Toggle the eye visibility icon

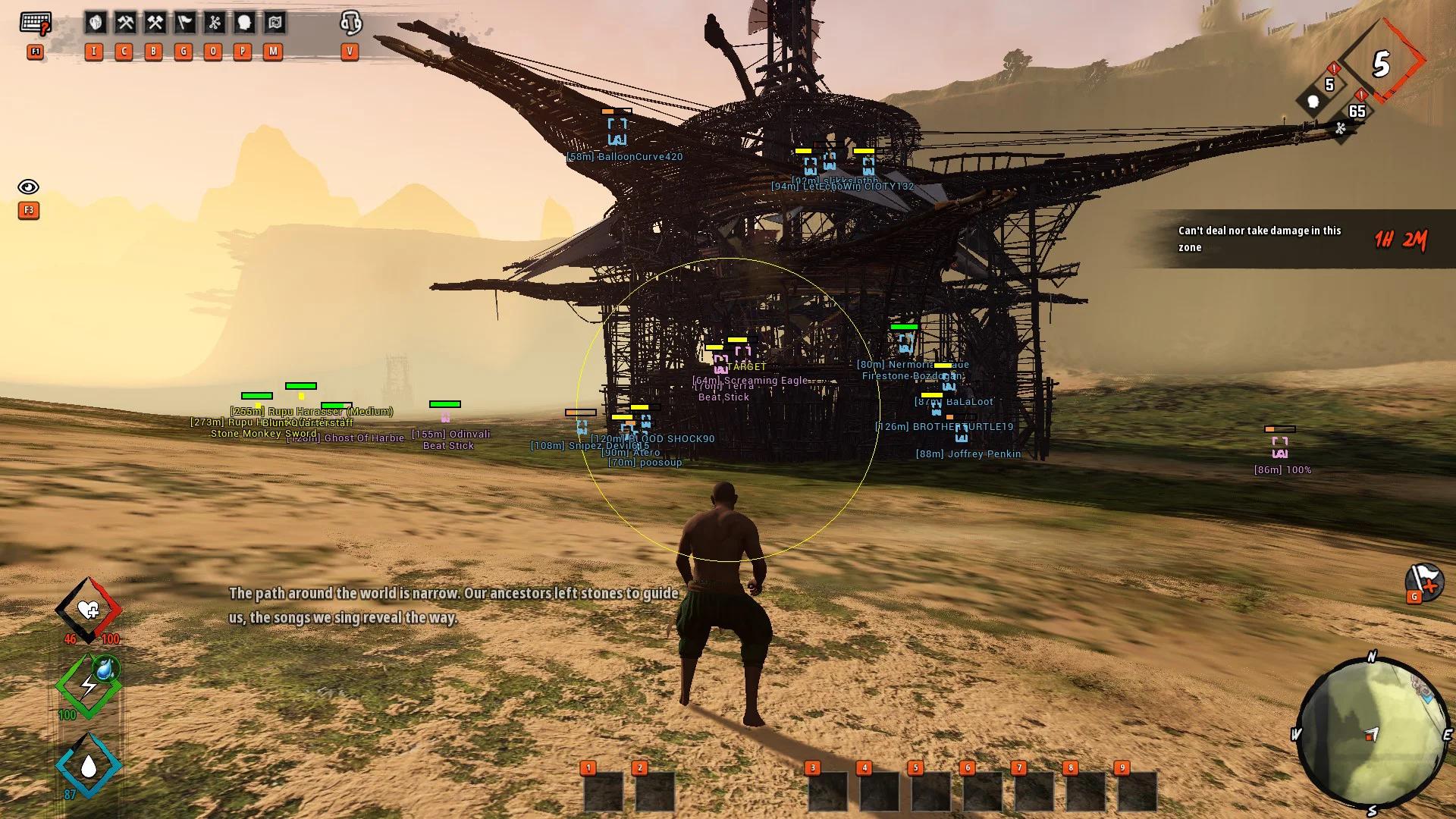28,187
